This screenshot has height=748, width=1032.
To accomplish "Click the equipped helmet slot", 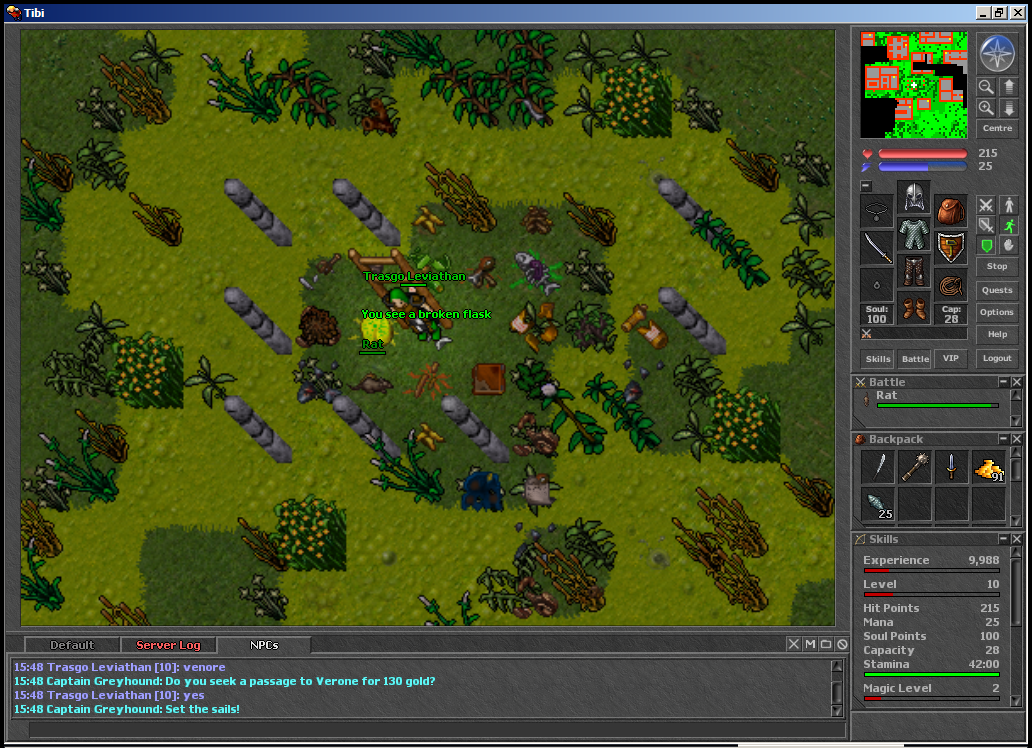I will click(913, 197).
